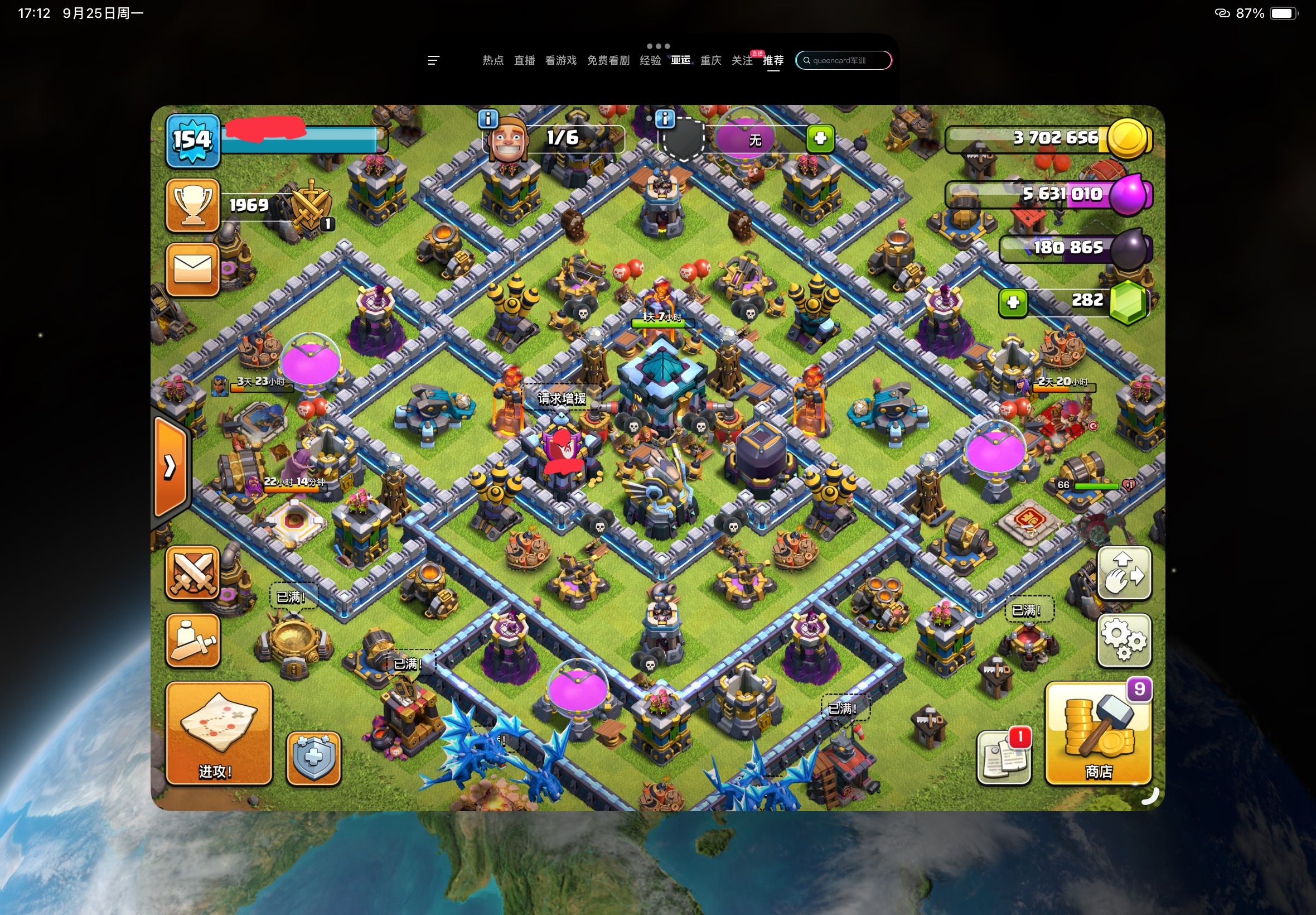1316x915 pixels.
Task: Open the Settings gears button
Action: (x=1124, y=640)
